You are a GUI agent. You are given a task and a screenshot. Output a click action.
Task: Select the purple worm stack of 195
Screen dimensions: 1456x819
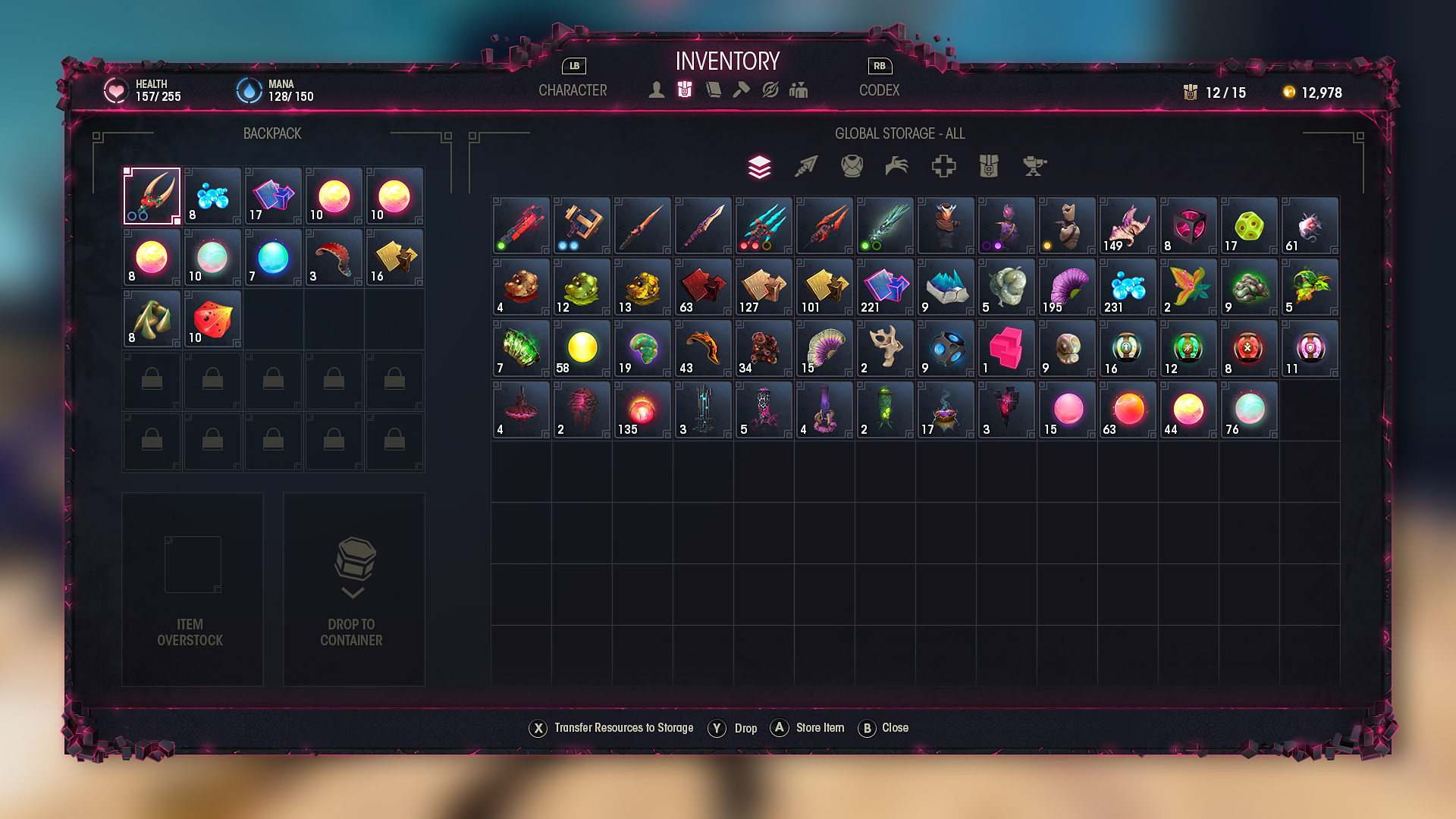click(1067, 287)
